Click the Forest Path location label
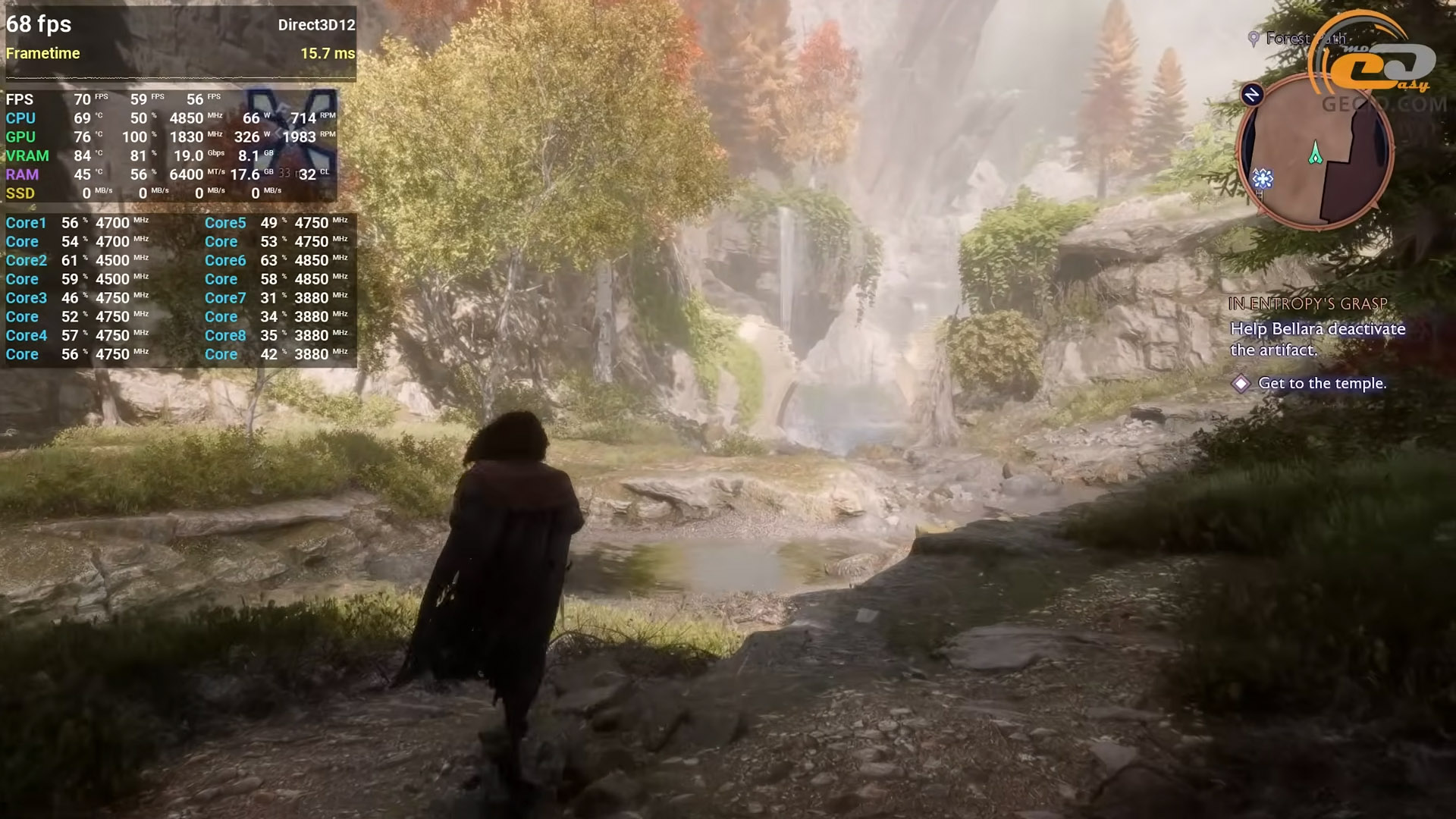 1298,39
